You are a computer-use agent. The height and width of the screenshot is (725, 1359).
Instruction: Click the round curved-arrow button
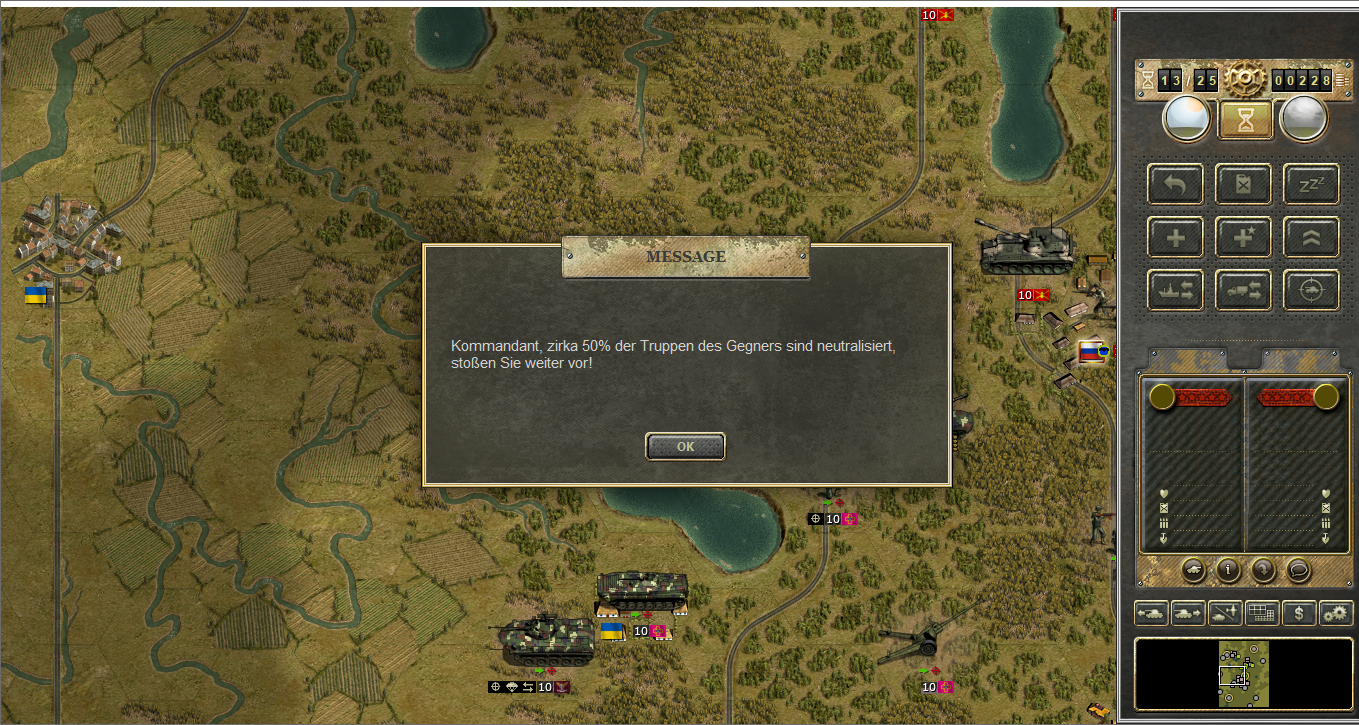(x=1263, y=570)
